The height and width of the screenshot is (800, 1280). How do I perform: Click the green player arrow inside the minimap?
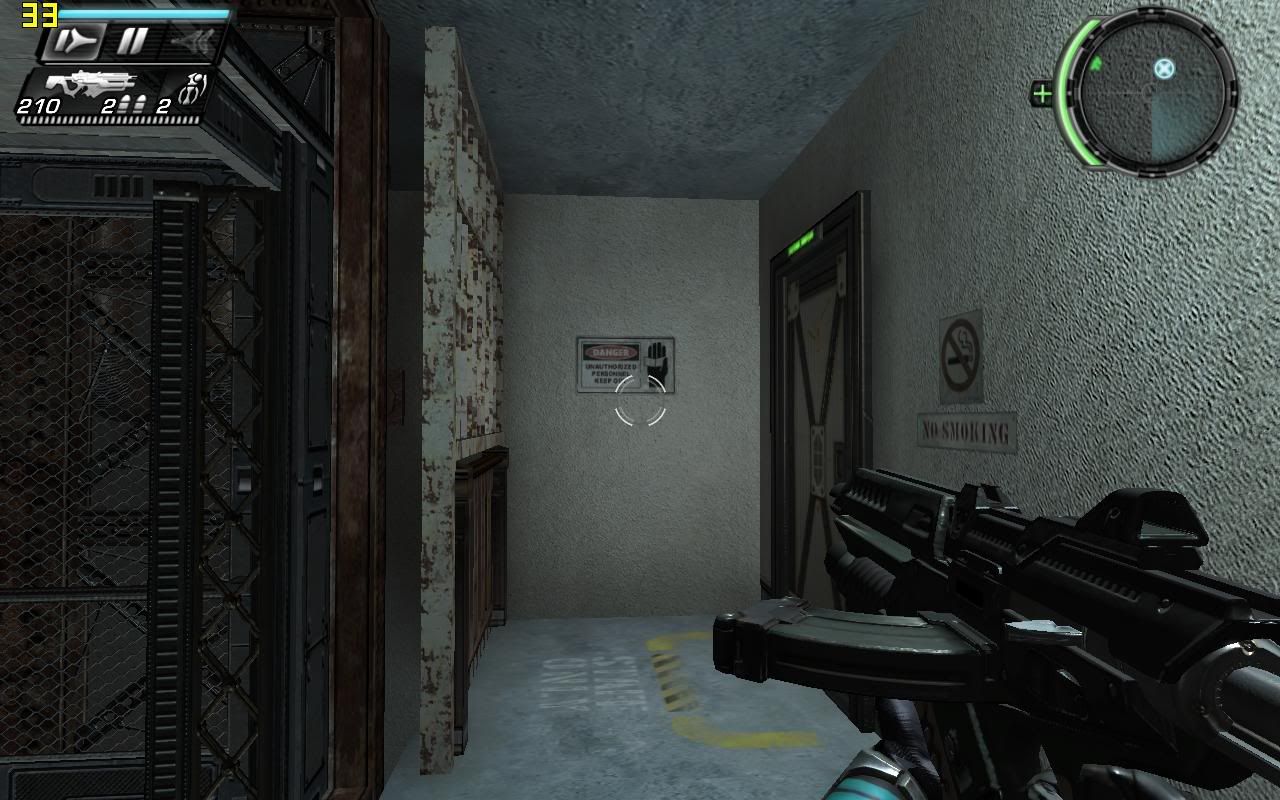point(1095,63)
